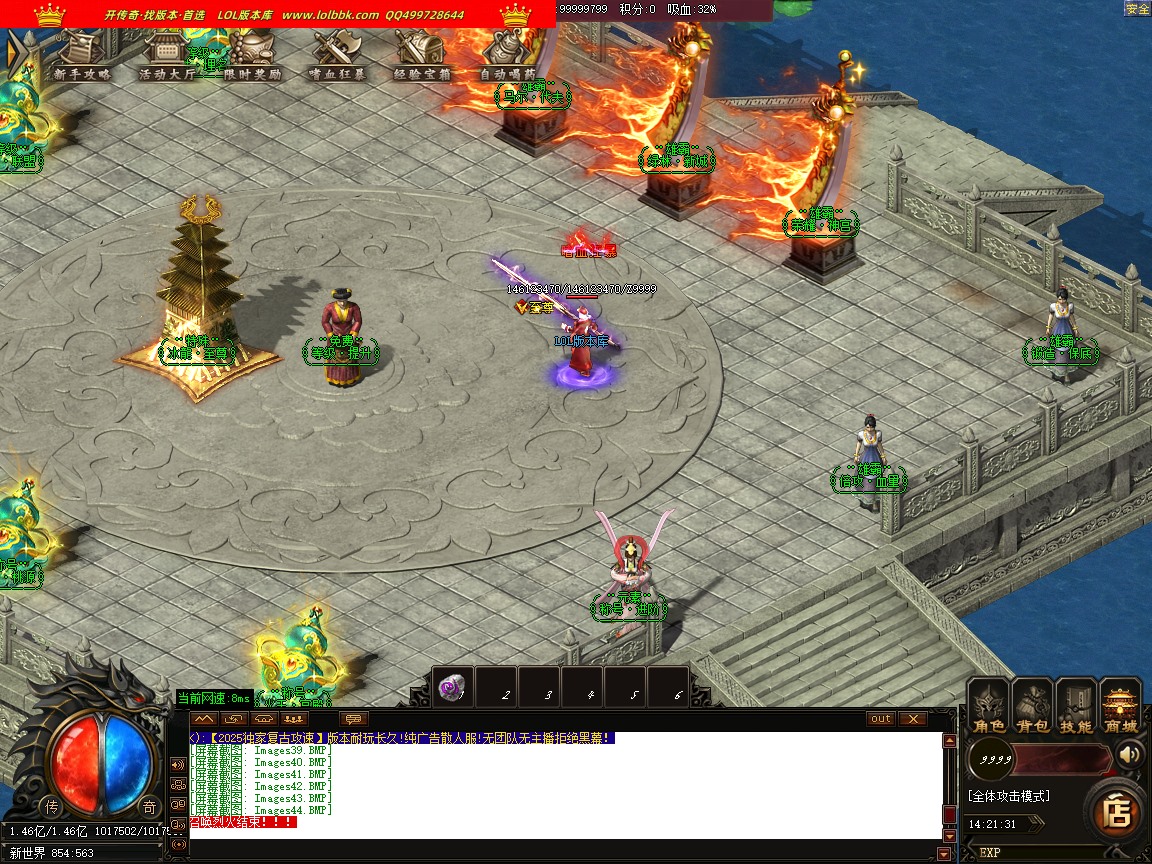Image resolution: width=1152 pixels, height=864 pixels.
Task: Open the 技能 skills panel
Action: click(1076, 708)
